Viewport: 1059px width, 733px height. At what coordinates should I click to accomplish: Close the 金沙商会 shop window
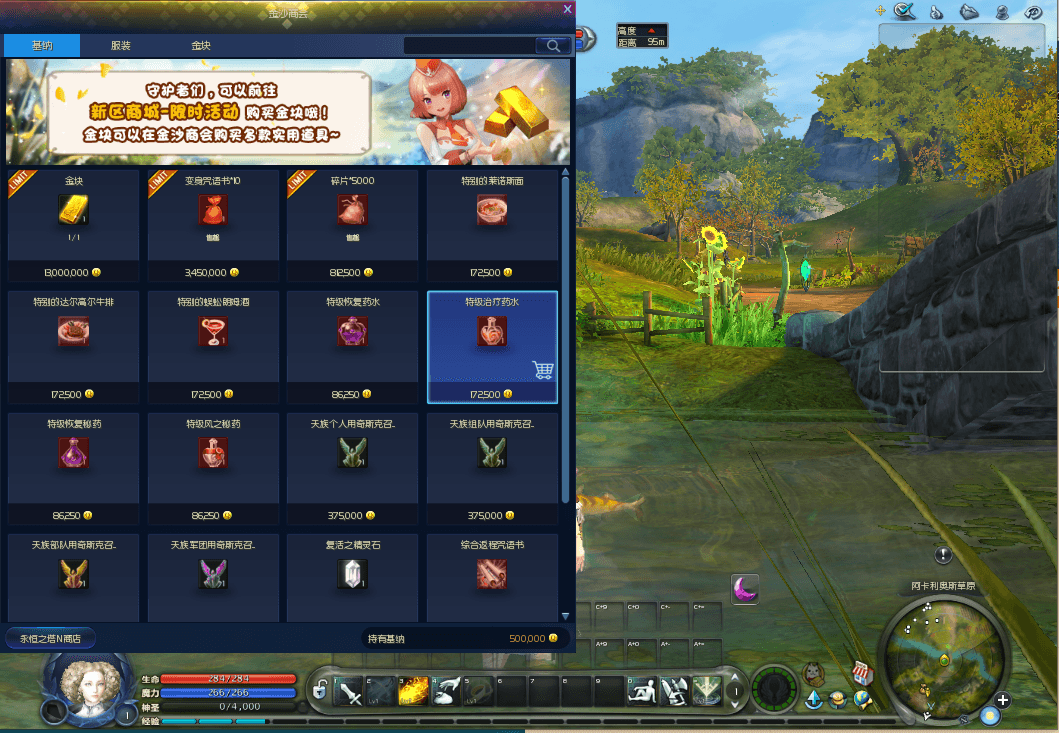click(568, 9)
